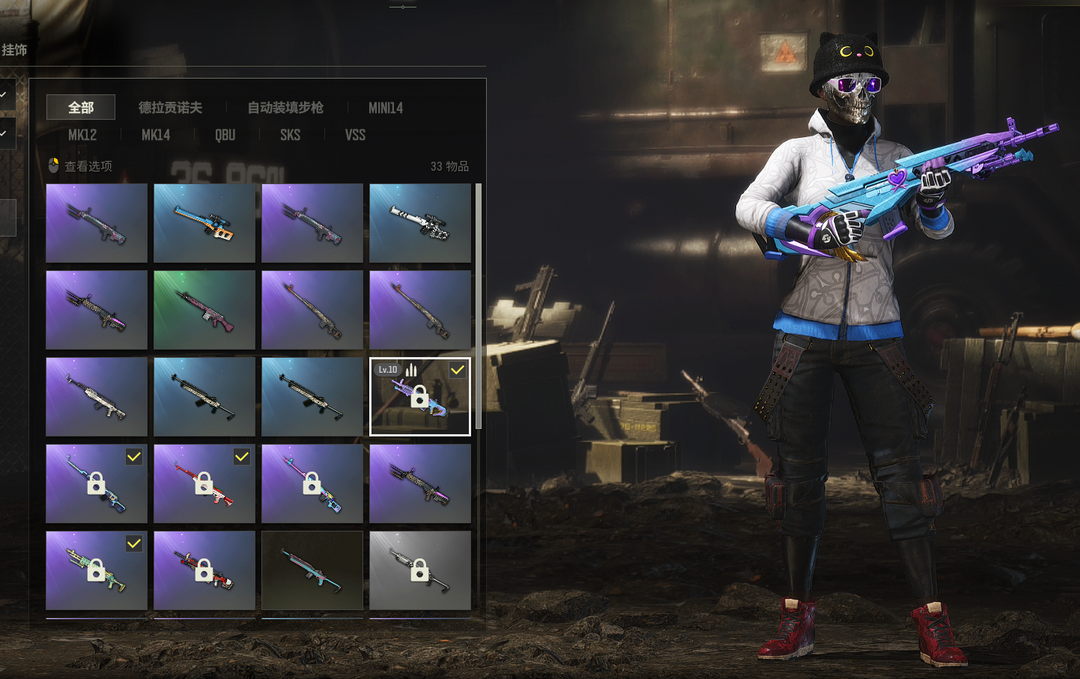Switch to the 德拉贡诺夫 weapon tab
Viewport: 1080px width, 679px height.
(170, 107)
